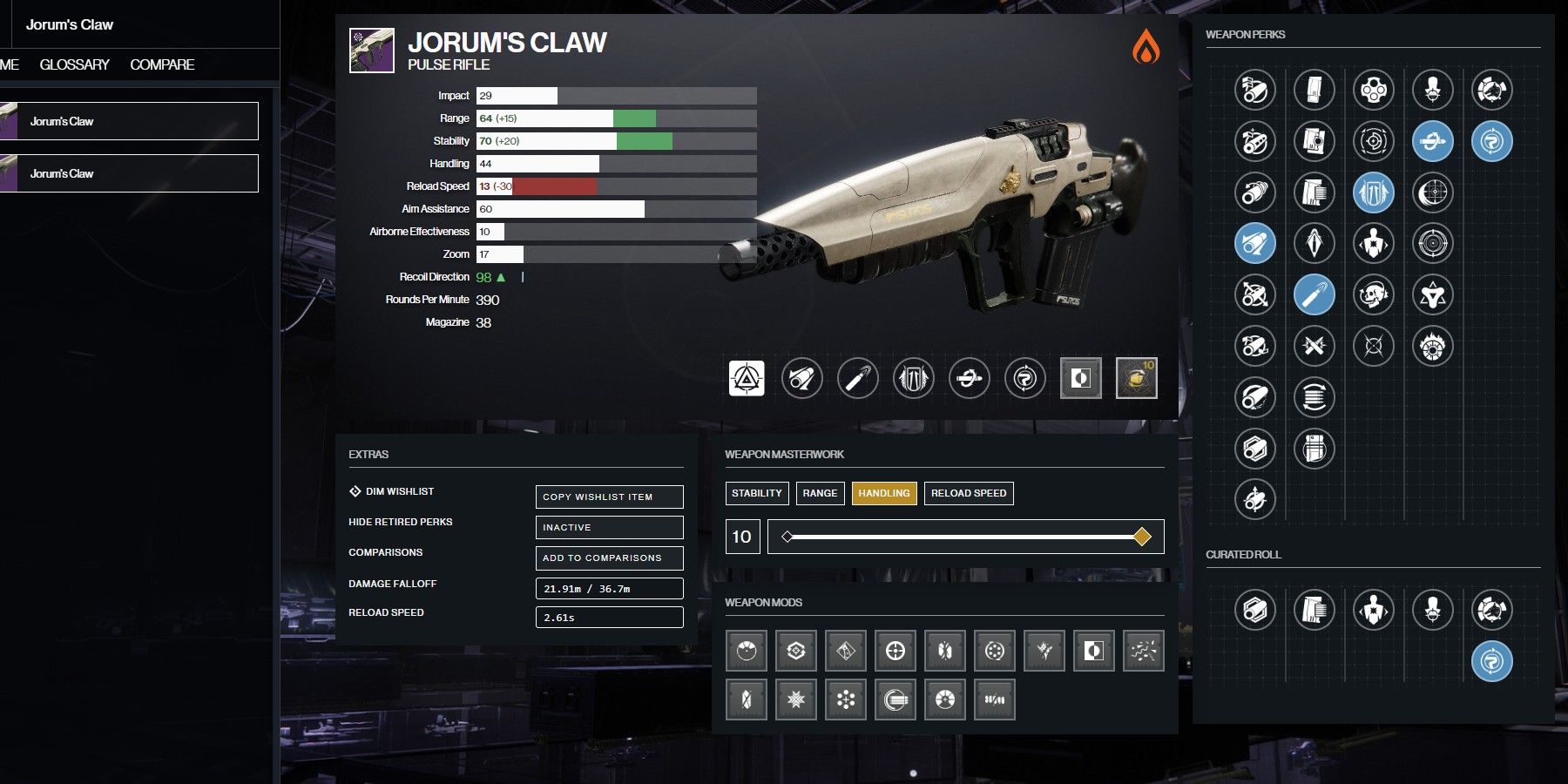Toggle Hide Retired Perks to active

609,527
